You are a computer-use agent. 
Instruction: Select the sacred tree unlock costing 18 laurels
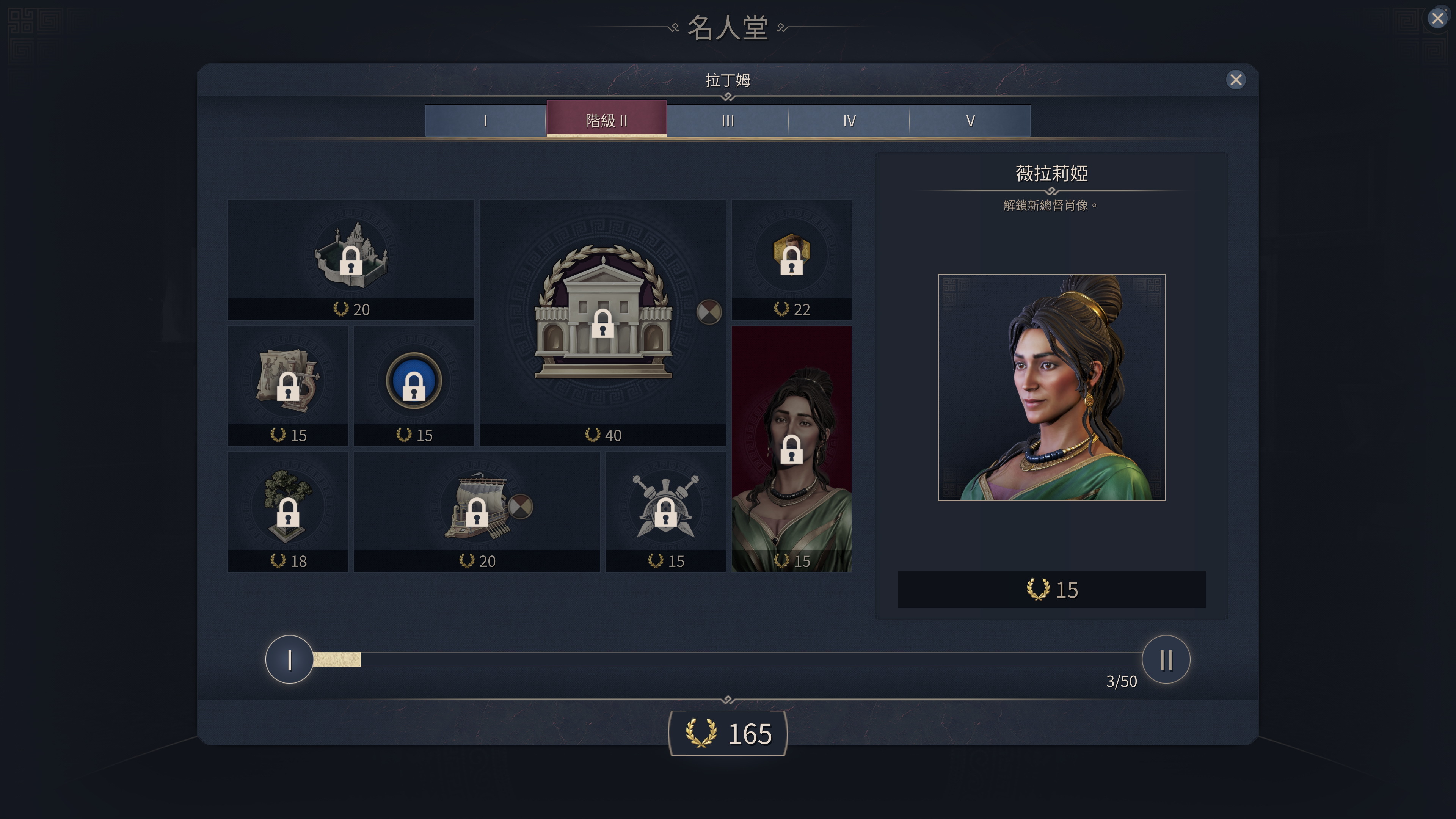[x=289, y=511]
